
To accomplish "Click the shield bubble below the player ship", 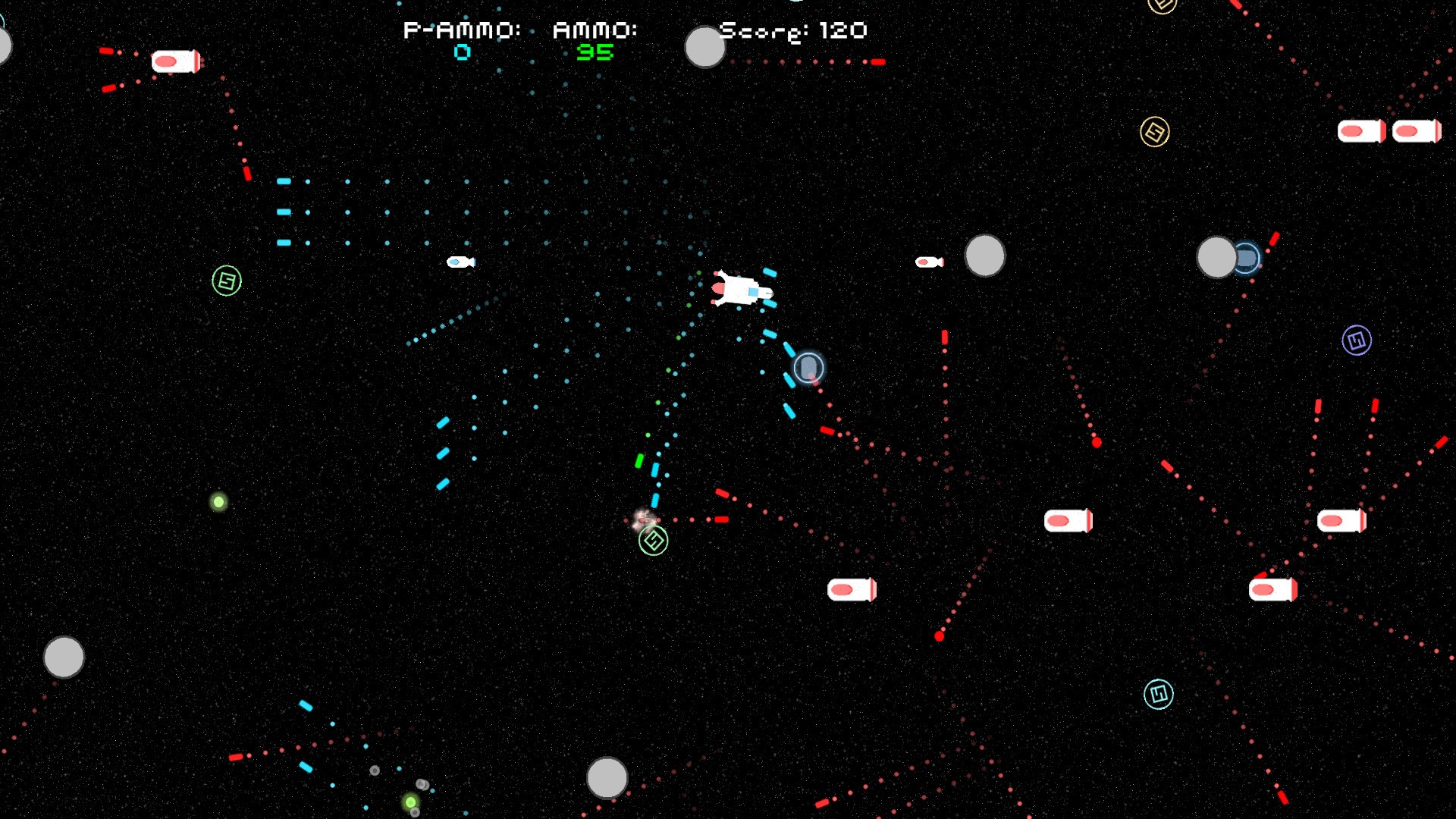I will click(x=807, y=367).
